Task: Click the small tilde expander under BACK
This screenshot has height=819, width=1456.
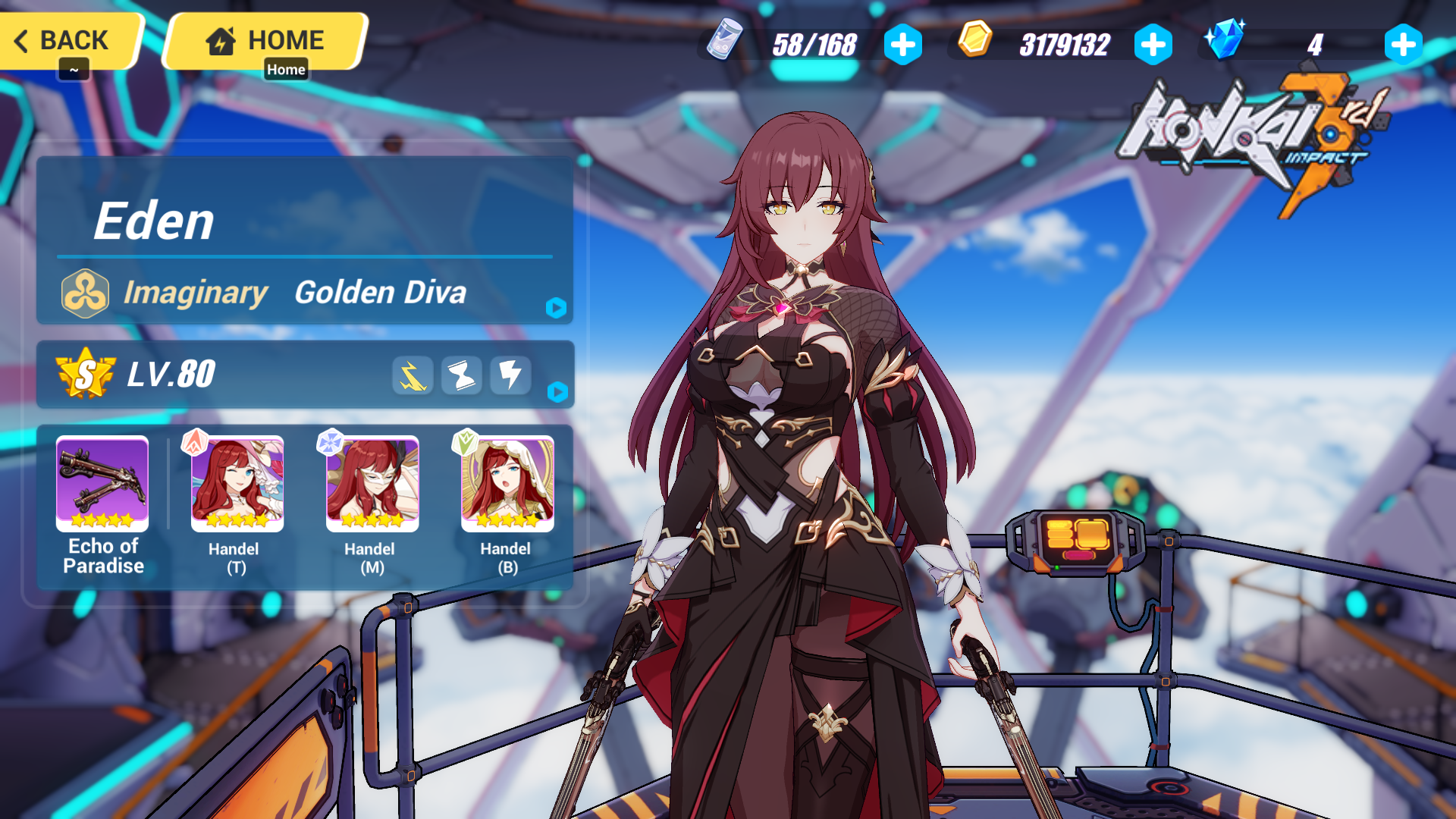Action: coord(74,70)
